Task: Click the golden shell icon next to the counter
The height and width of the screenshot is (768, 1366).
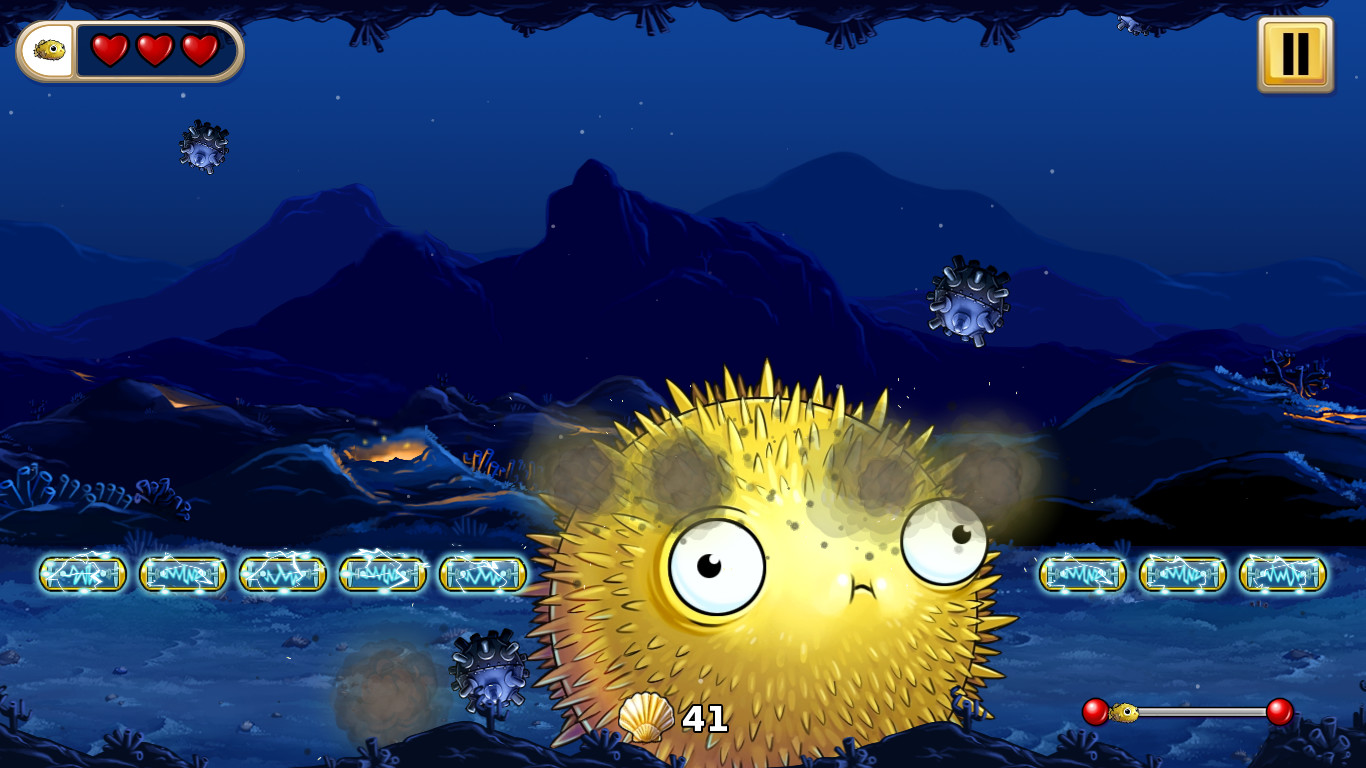Action: 645,717
